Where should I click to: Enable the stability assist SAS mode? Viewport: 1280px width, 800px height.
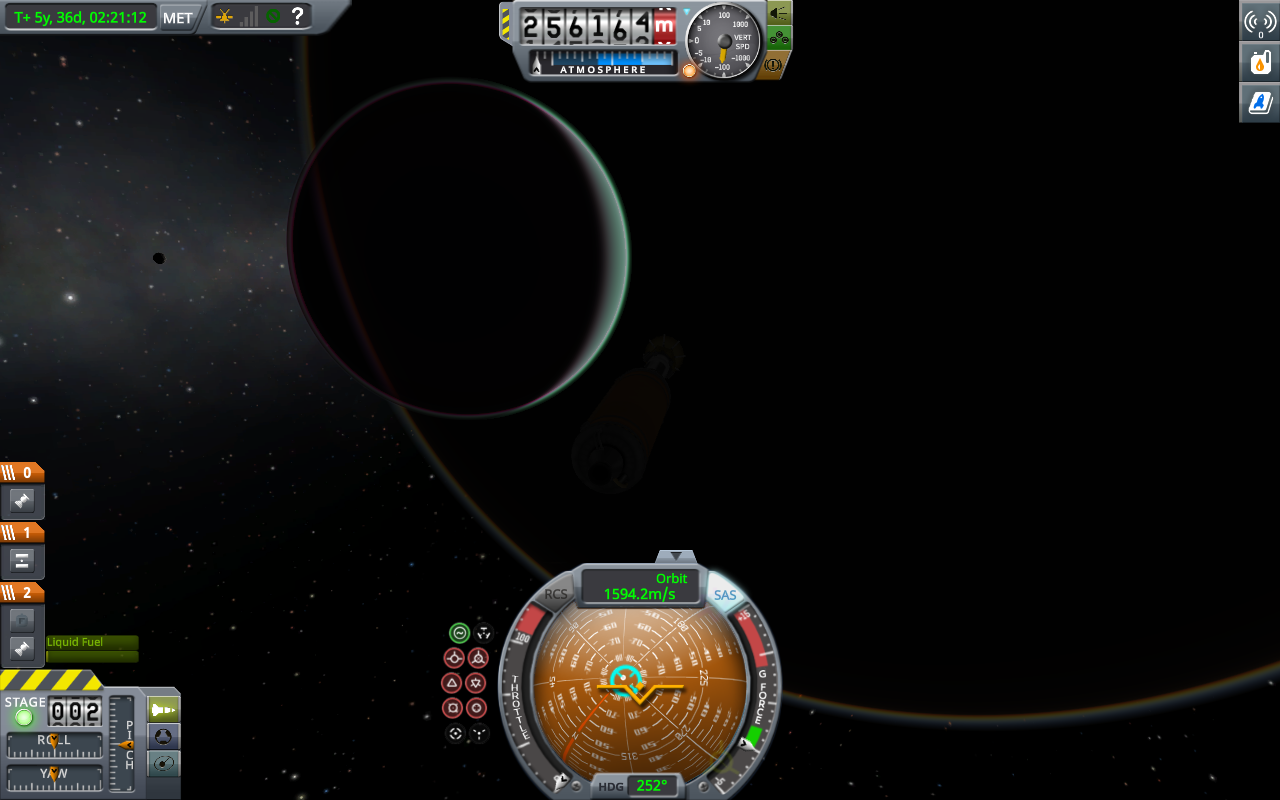coord(458,631)
